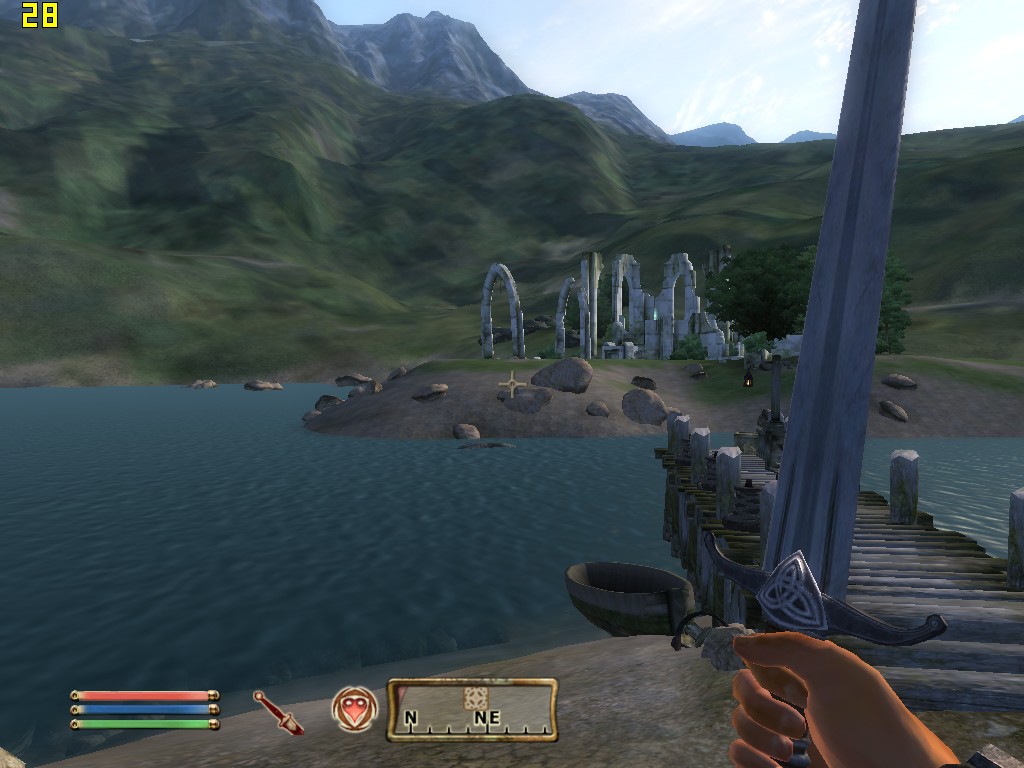The image size is (1024, 768).
Task: Select the heart healing spell icon
Action: [355, 710]
